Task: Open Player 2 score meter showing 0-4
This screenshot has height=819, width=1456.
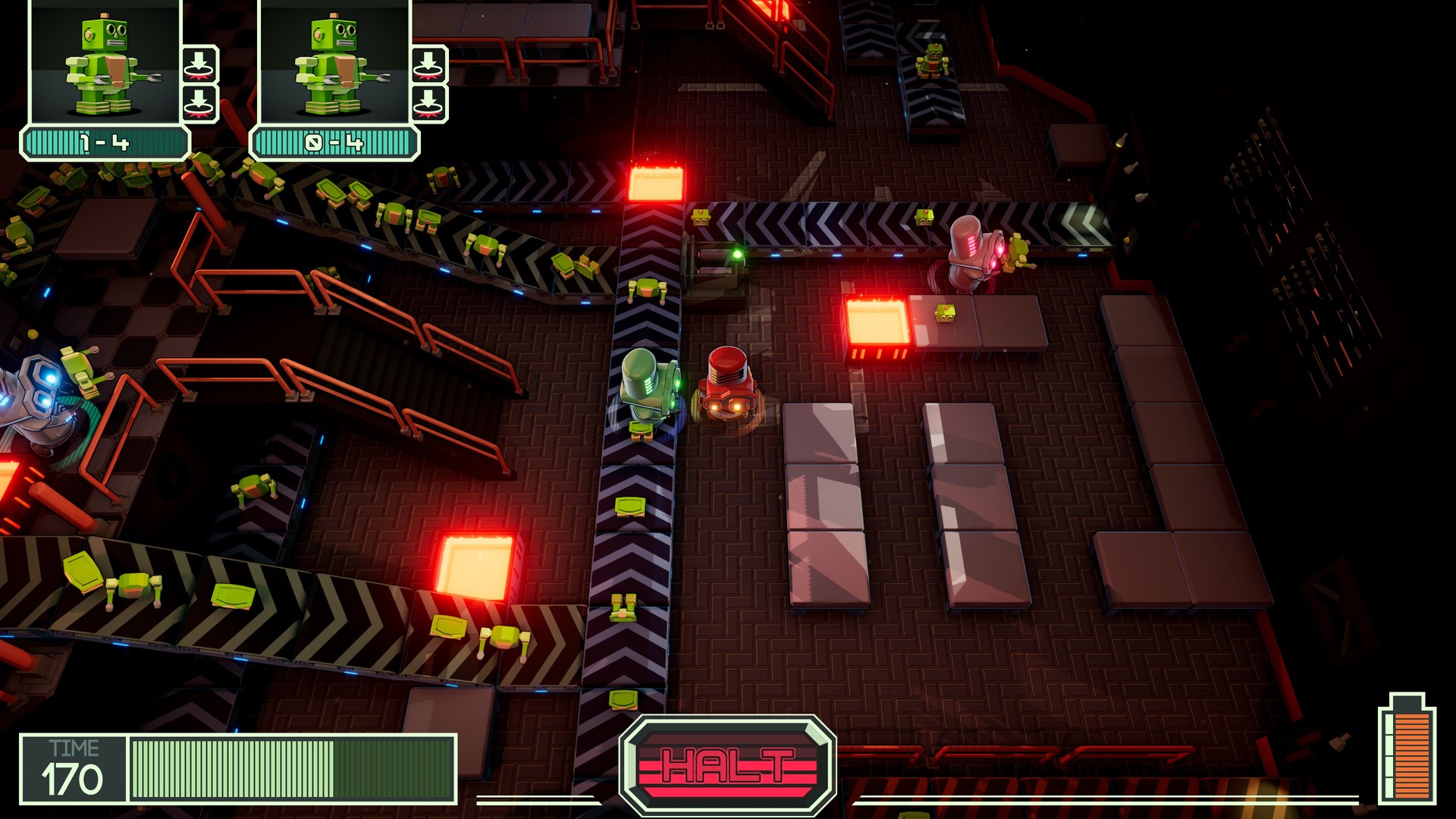Action: point(334,141)
